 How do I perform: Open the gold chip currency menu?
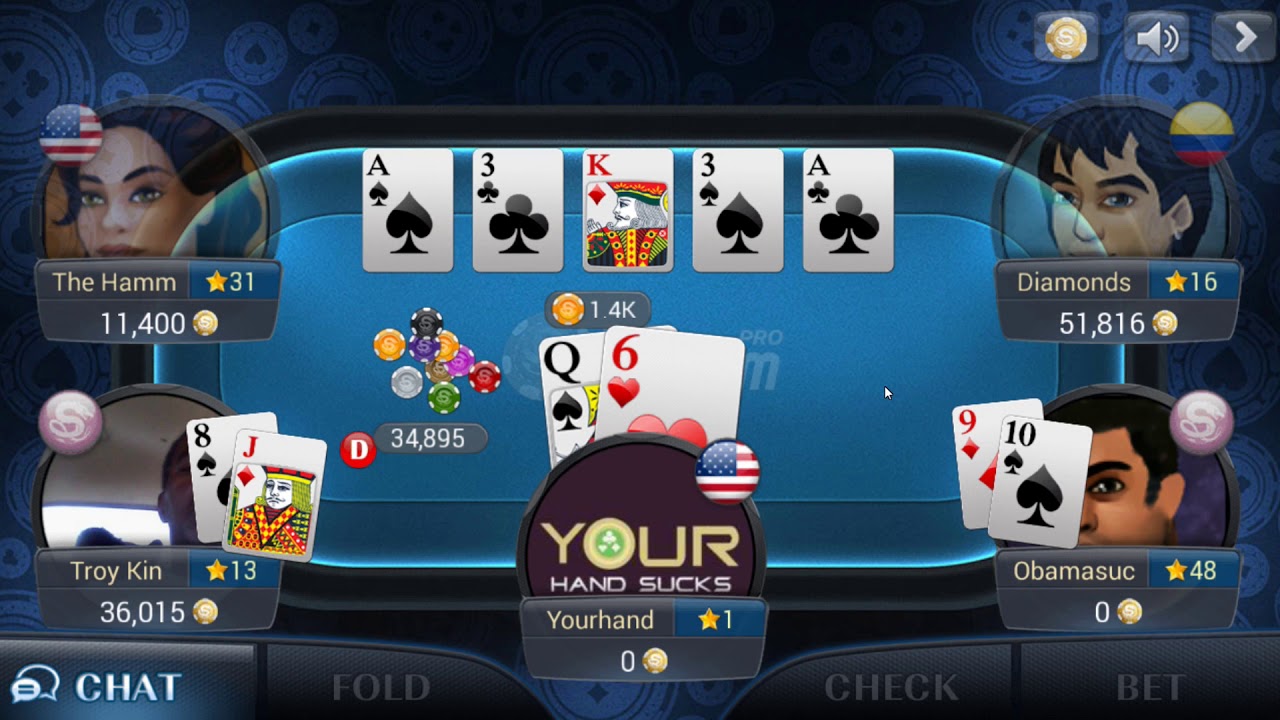click(1066, 38)
